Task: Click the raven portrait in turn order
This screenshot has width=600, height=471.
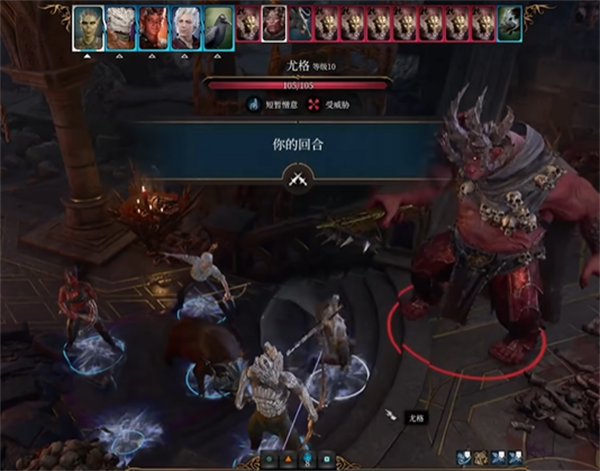Action: click(x=216, y=24)
